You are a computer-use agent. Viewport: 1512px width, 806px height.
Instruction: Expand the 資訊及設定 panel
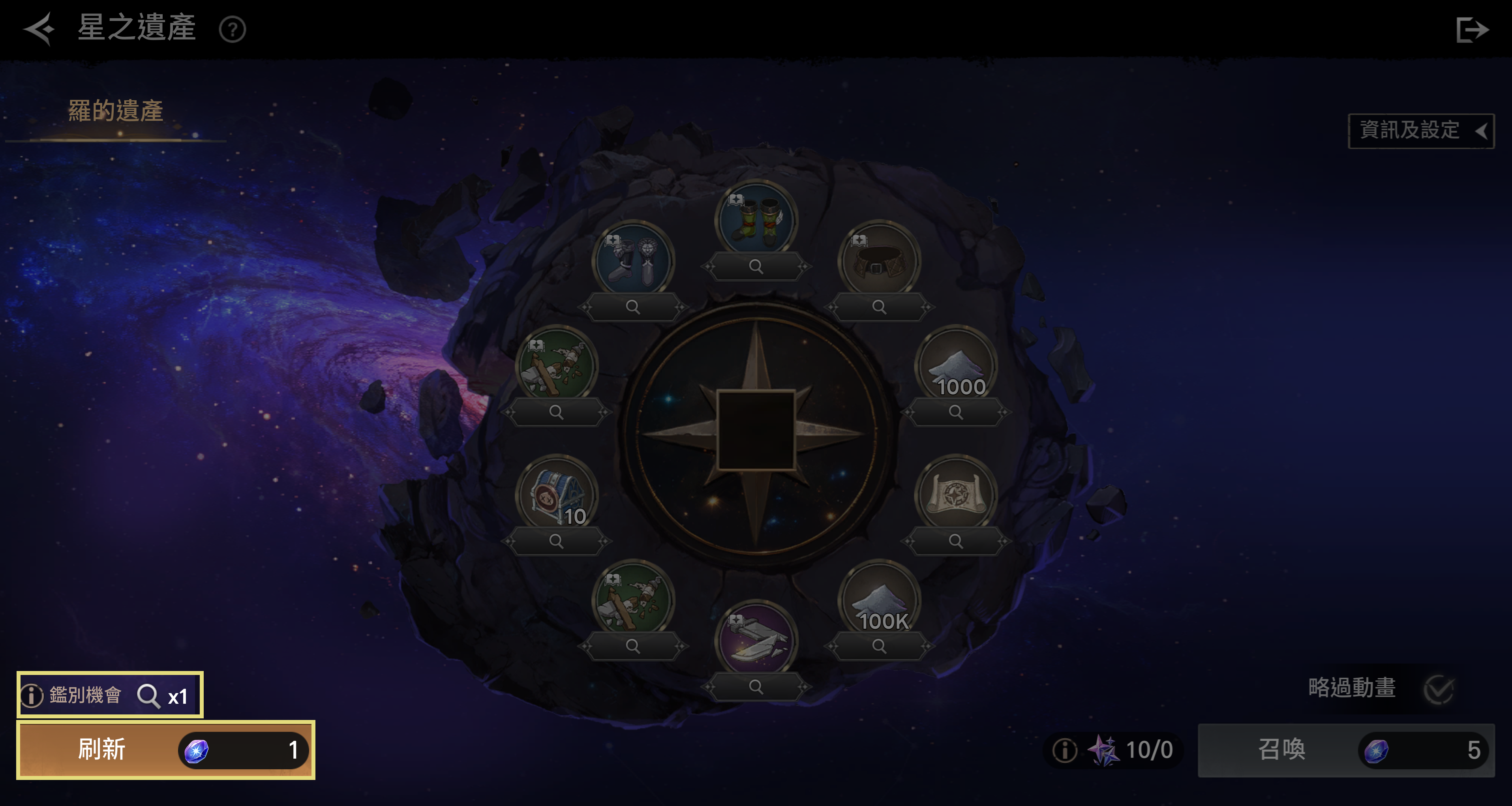[x=1420, y=130]
